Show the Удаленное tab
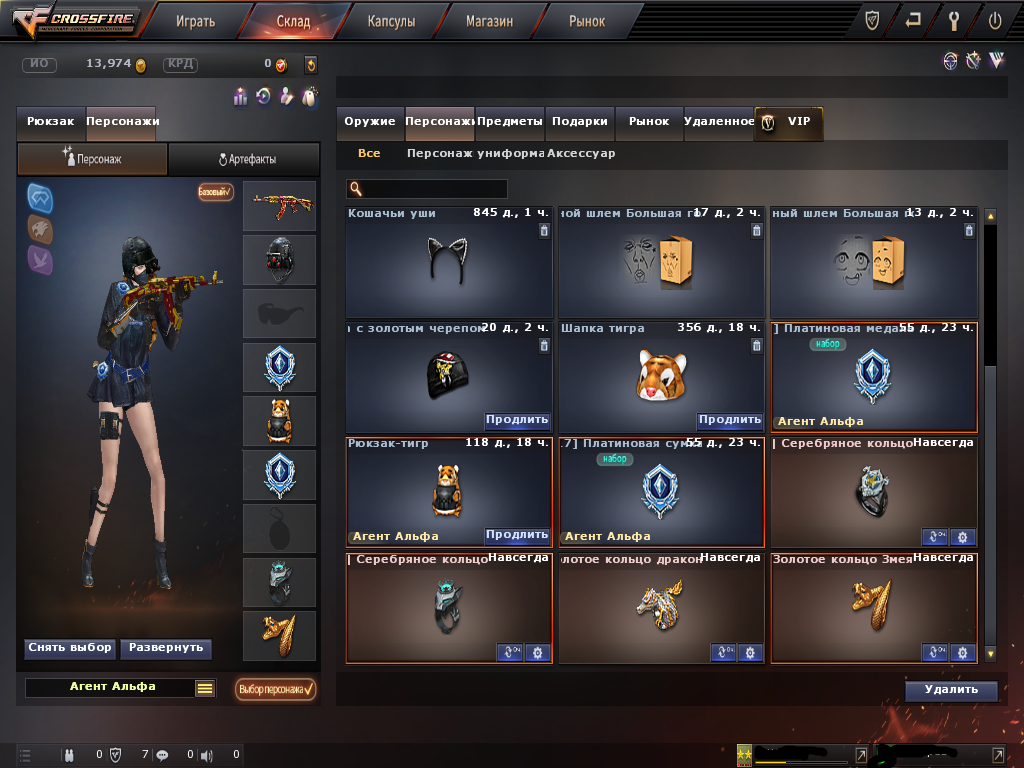This screenshot has width=1024, height=768. (x=719, y=121)
